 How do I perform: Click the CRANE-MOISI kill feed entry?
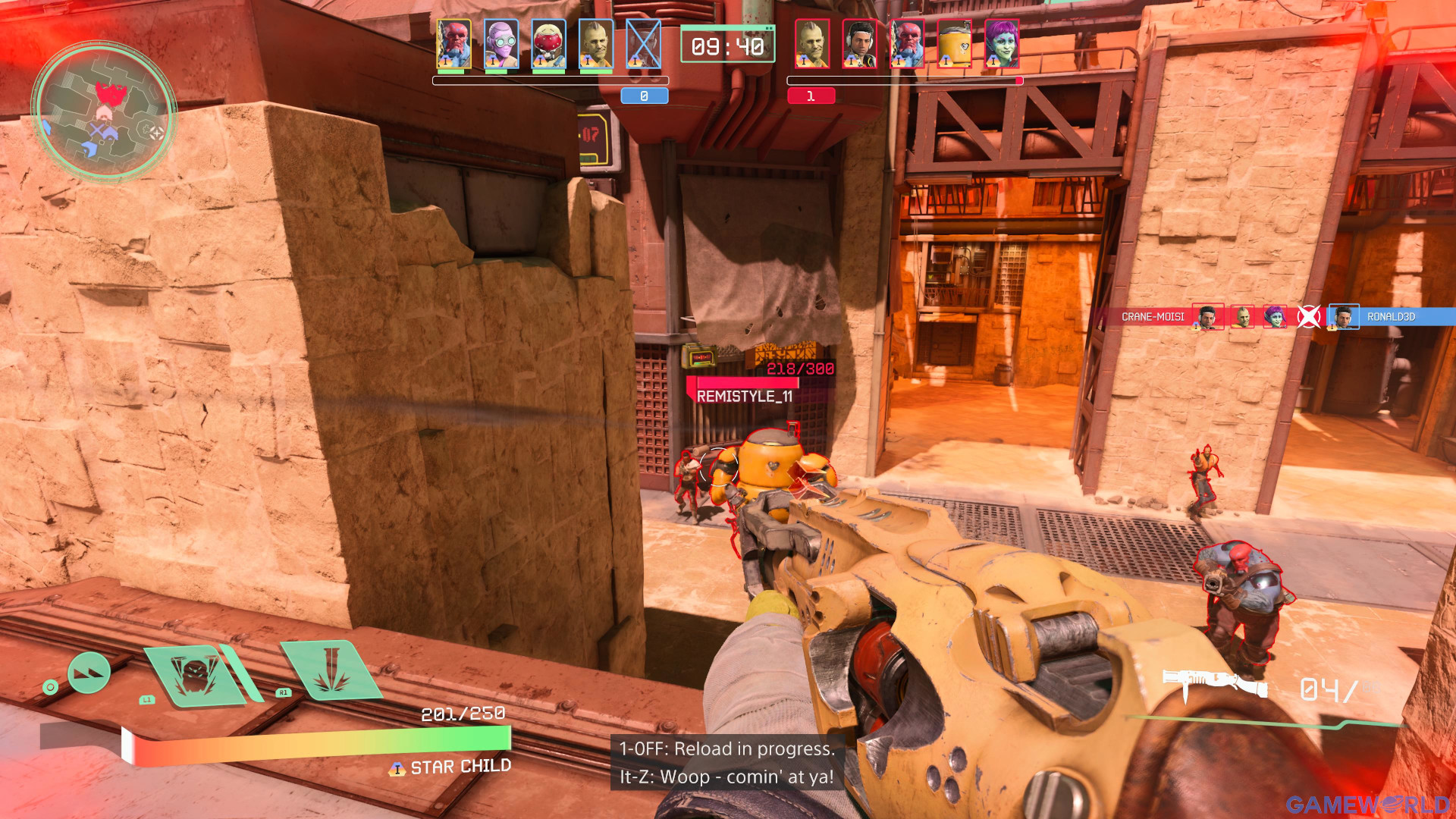(1152, 317)
